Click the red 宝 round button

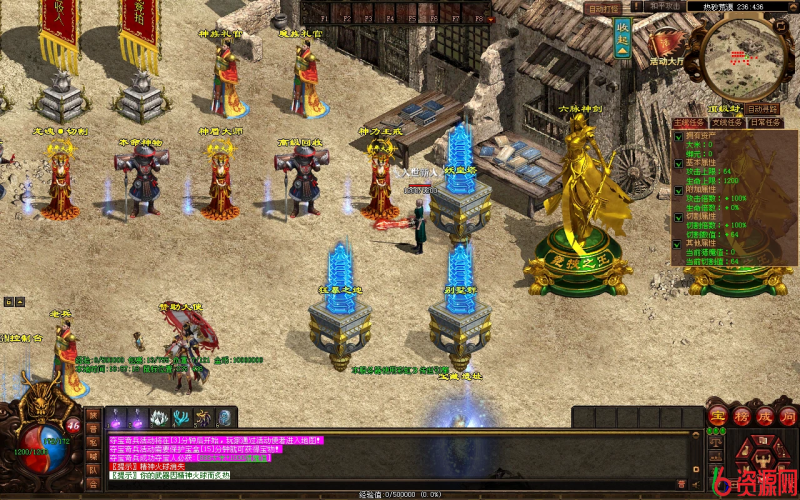point(717,416)
